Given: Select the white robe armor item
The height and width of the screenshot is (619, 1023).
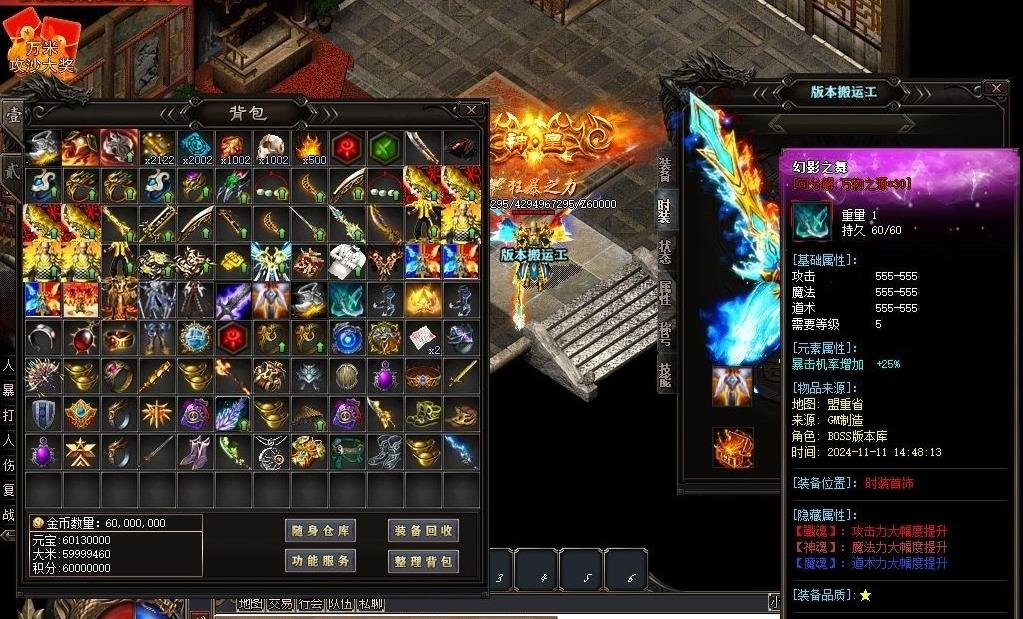Looking at the screenshot, I should (x=347, y=262).
